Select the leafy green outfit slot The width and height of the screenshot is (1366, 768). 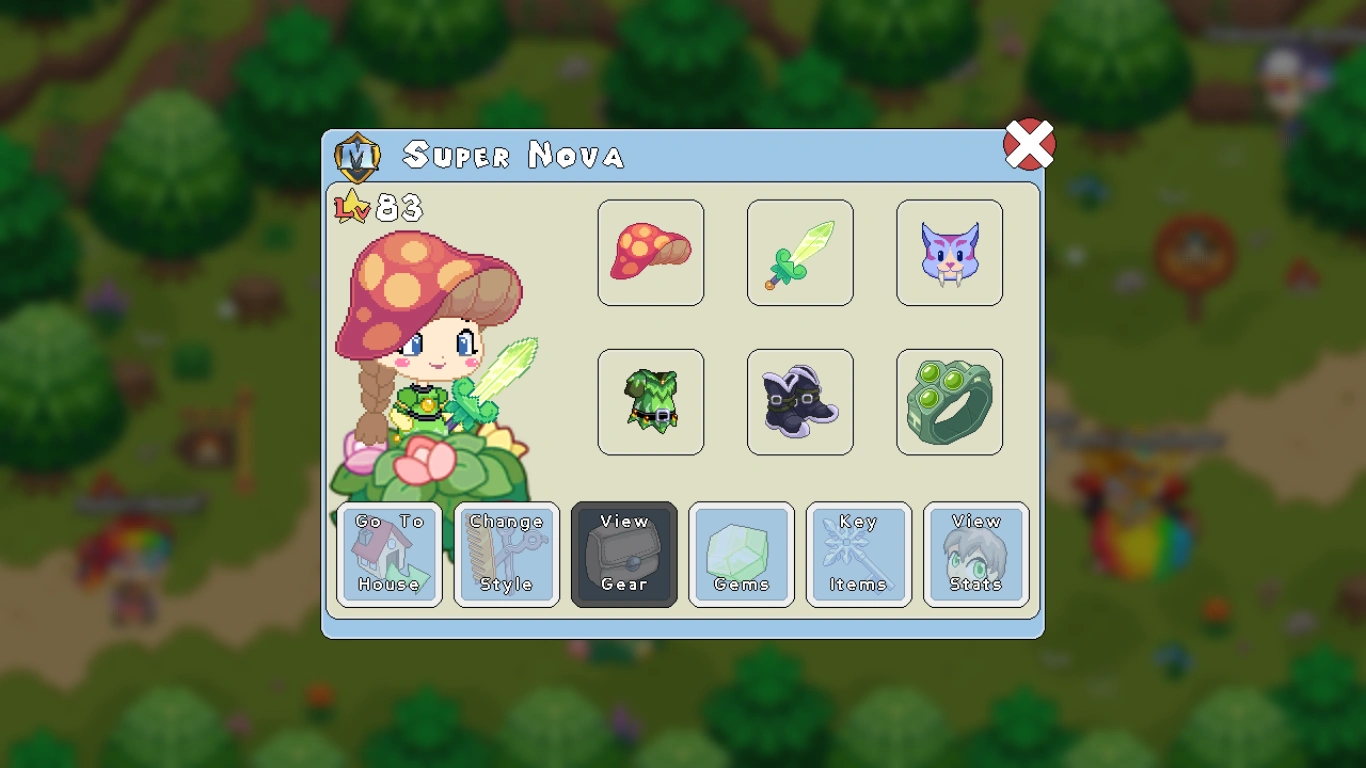click(x=650, y=402)
